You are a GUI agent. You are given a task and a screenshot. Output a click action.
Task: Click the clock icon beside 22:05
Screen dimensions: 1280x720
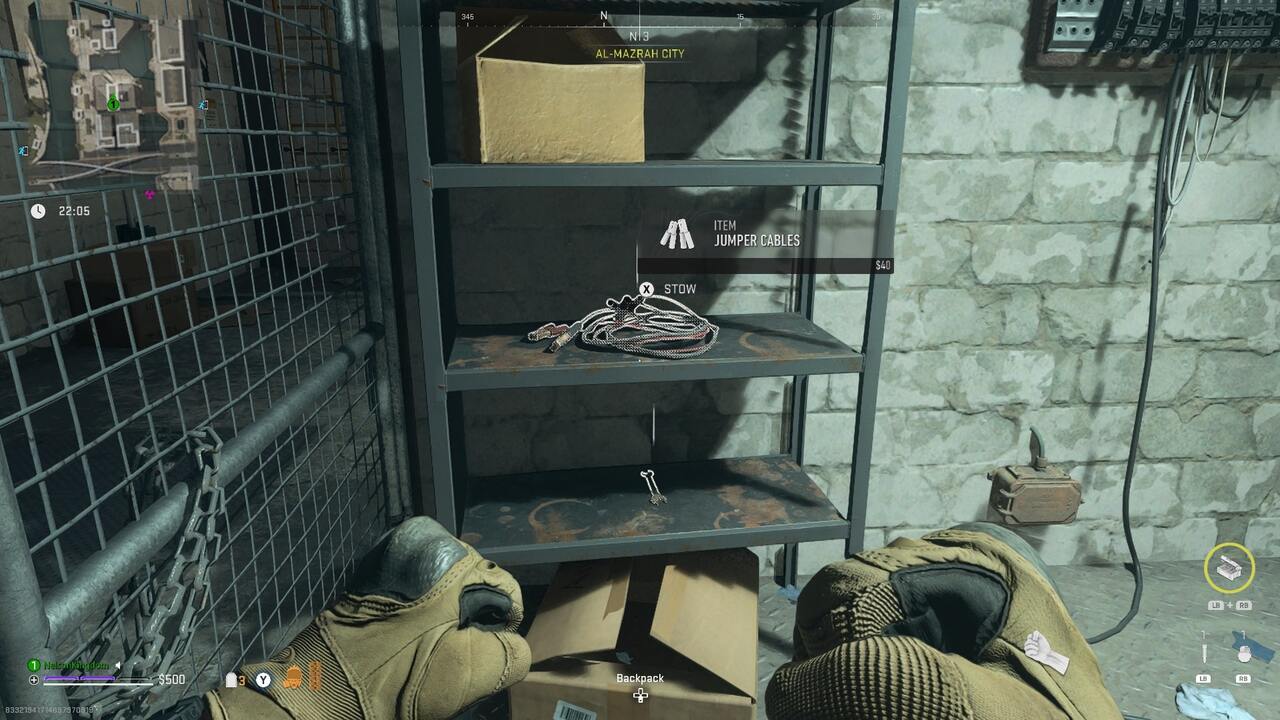pyautogui.click(x=37, y=211)
